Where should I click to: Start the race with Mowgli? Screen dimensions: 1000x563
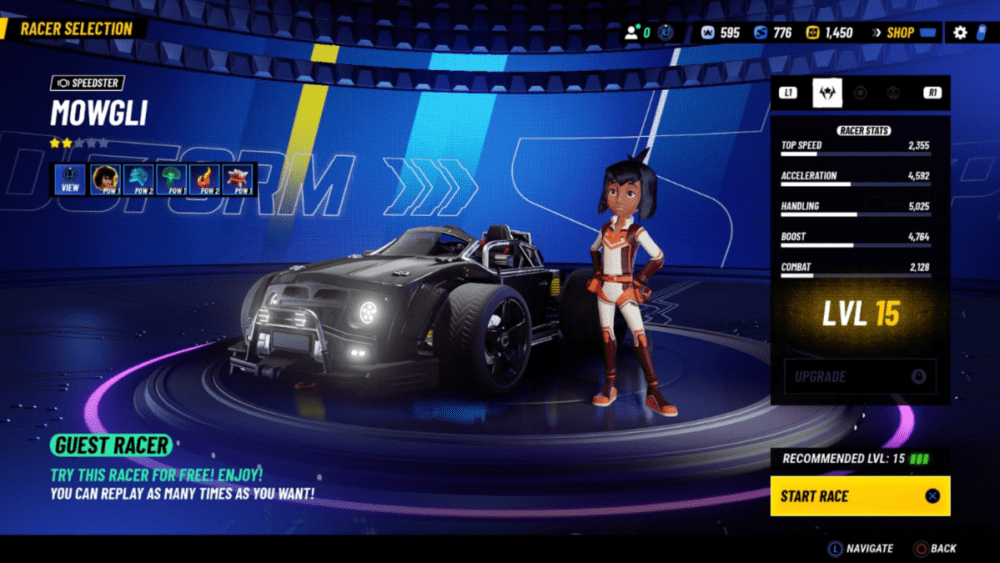[860, 496]
